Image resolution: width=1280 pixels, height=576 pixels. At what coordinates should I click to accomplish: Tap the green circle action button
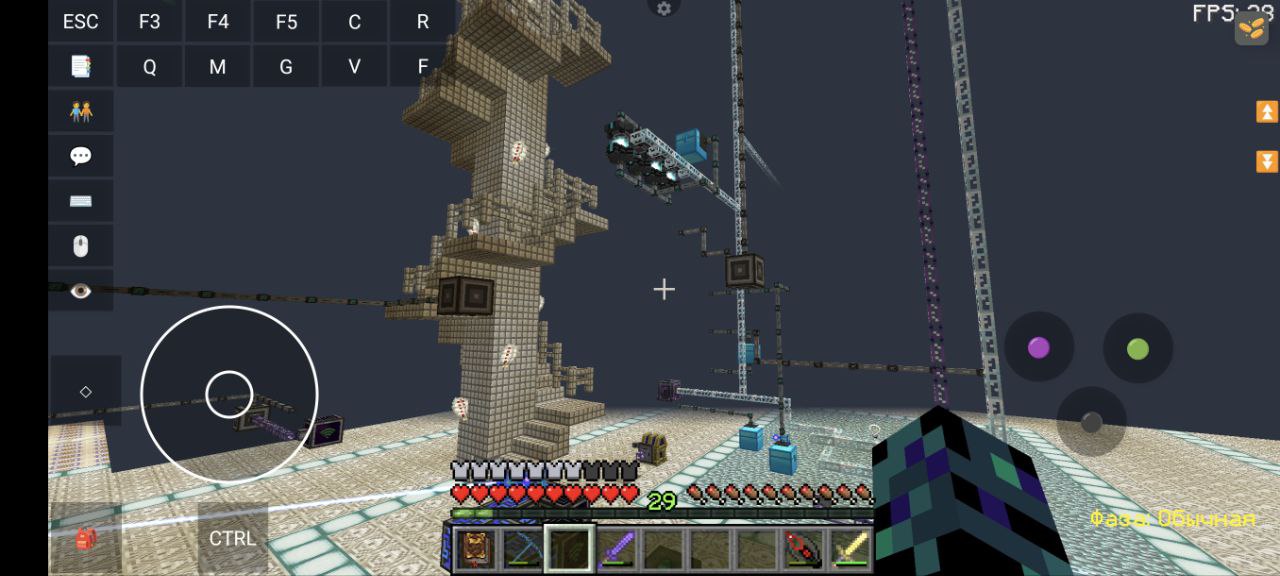tap(1138, 348)
